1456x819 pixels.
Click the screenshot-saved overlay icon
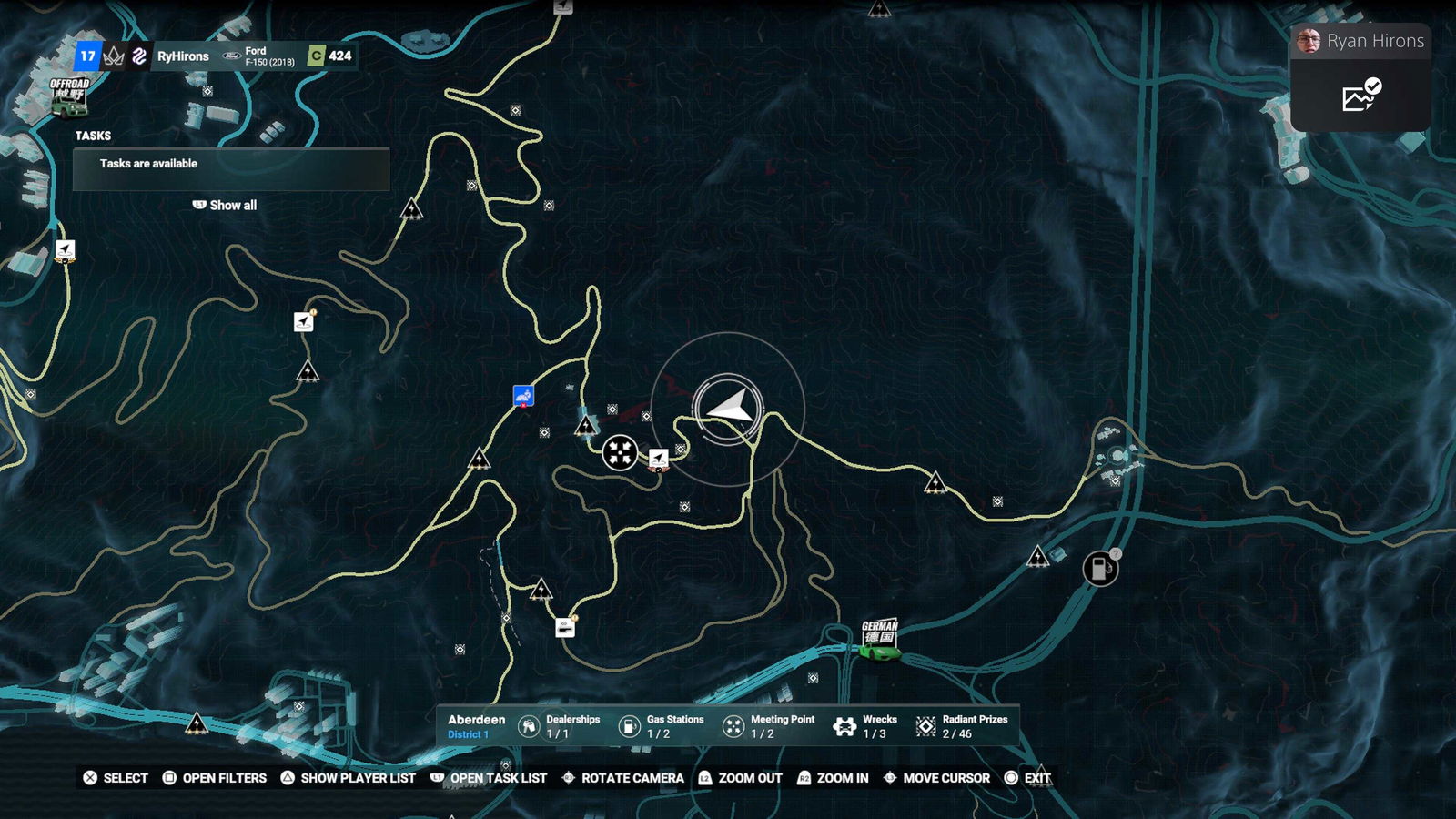(x=1361, y=96)
